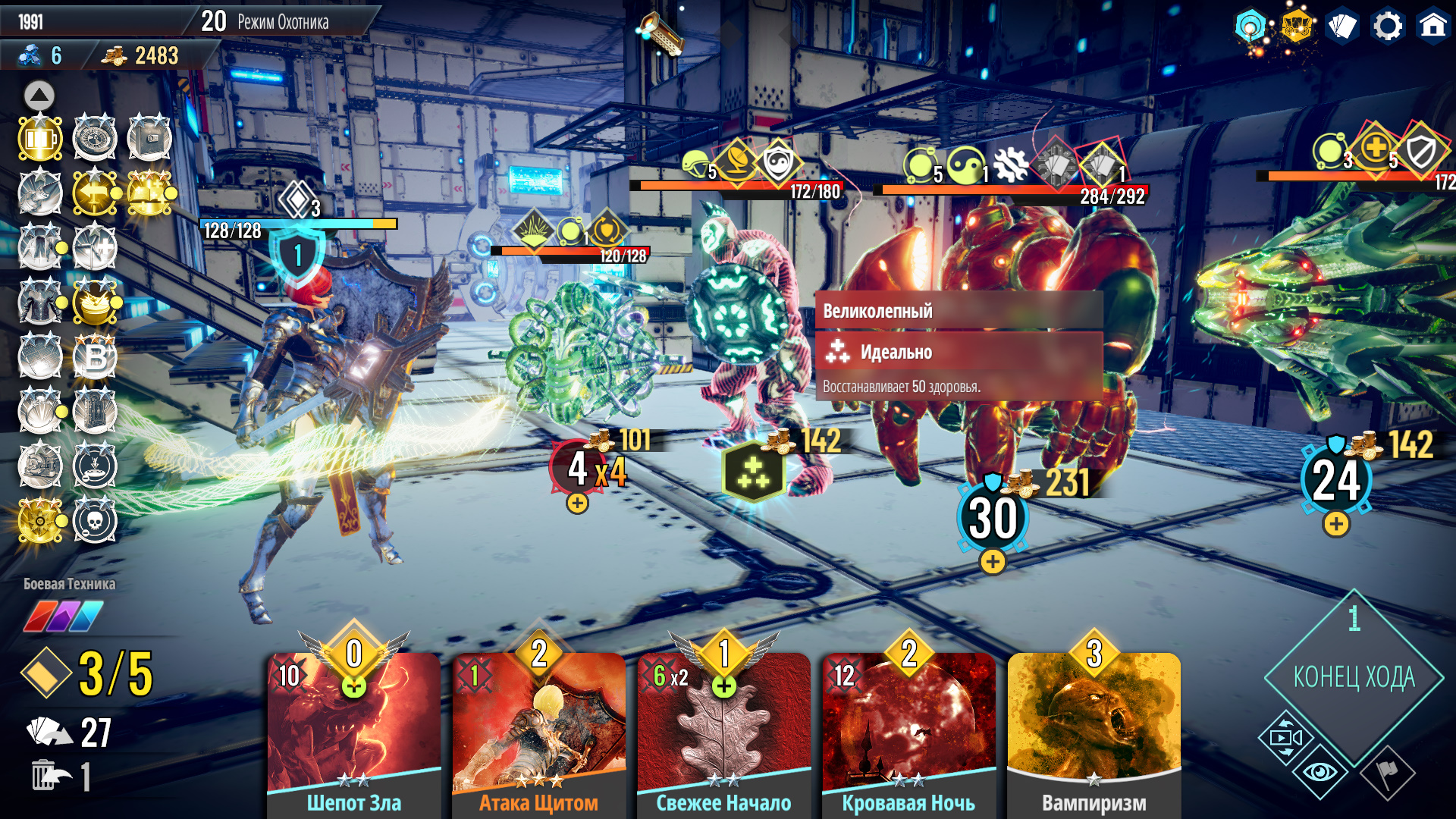
Task: Select the green heal intent icon
Action: pyautogui.click(x=753, y=472)
